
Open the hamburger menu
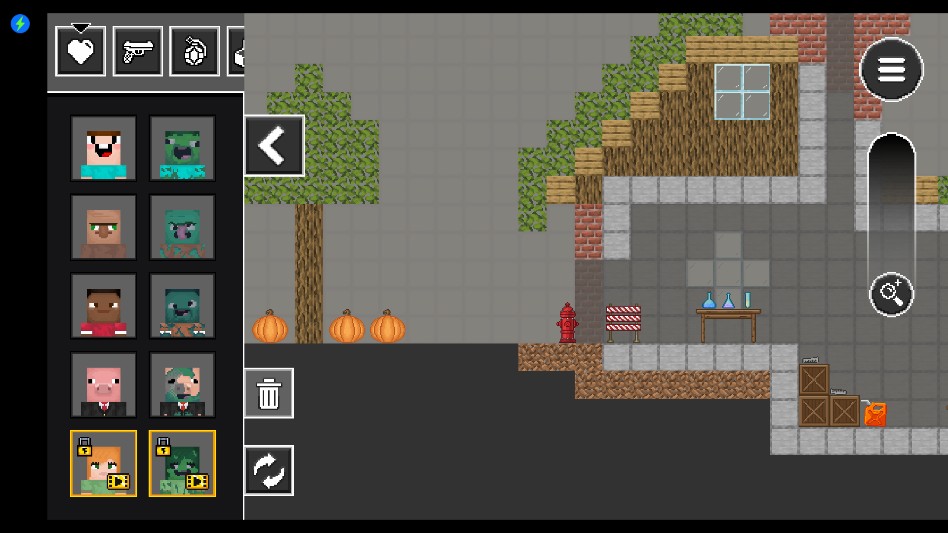891,69
